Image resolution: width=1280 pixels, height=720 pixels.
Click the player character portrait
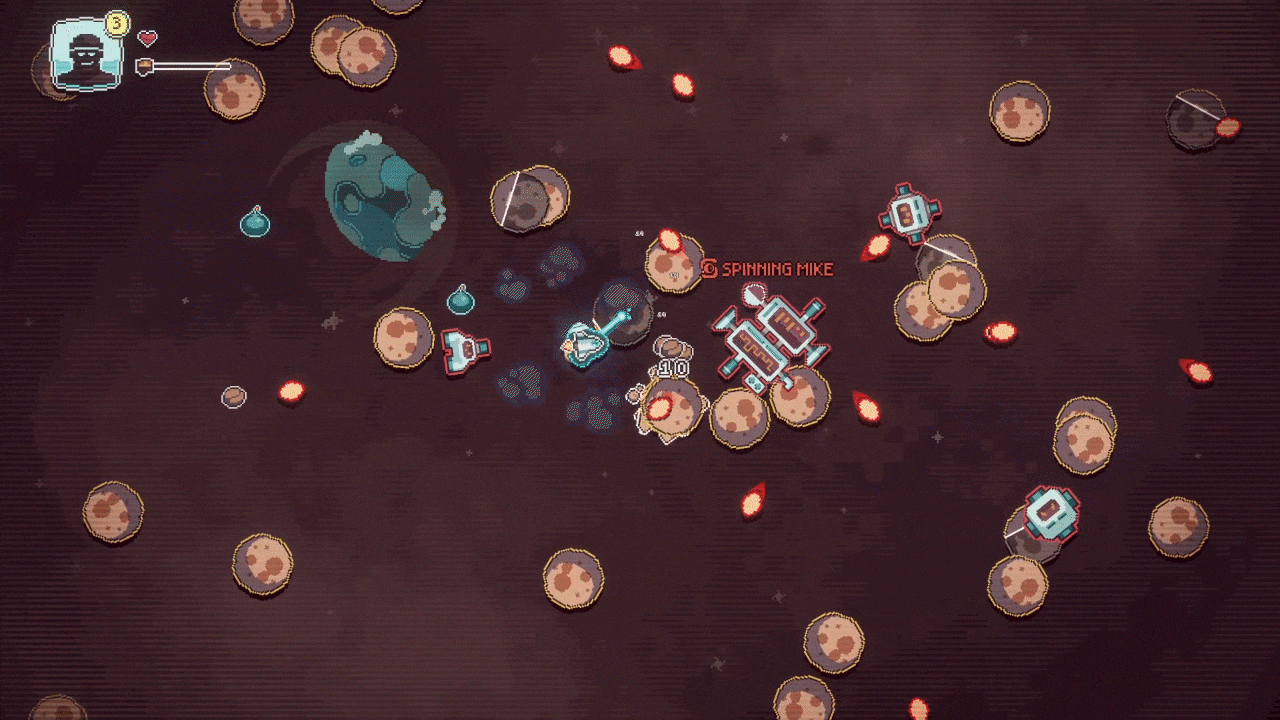pyautogui.click(x=81, y=55)
